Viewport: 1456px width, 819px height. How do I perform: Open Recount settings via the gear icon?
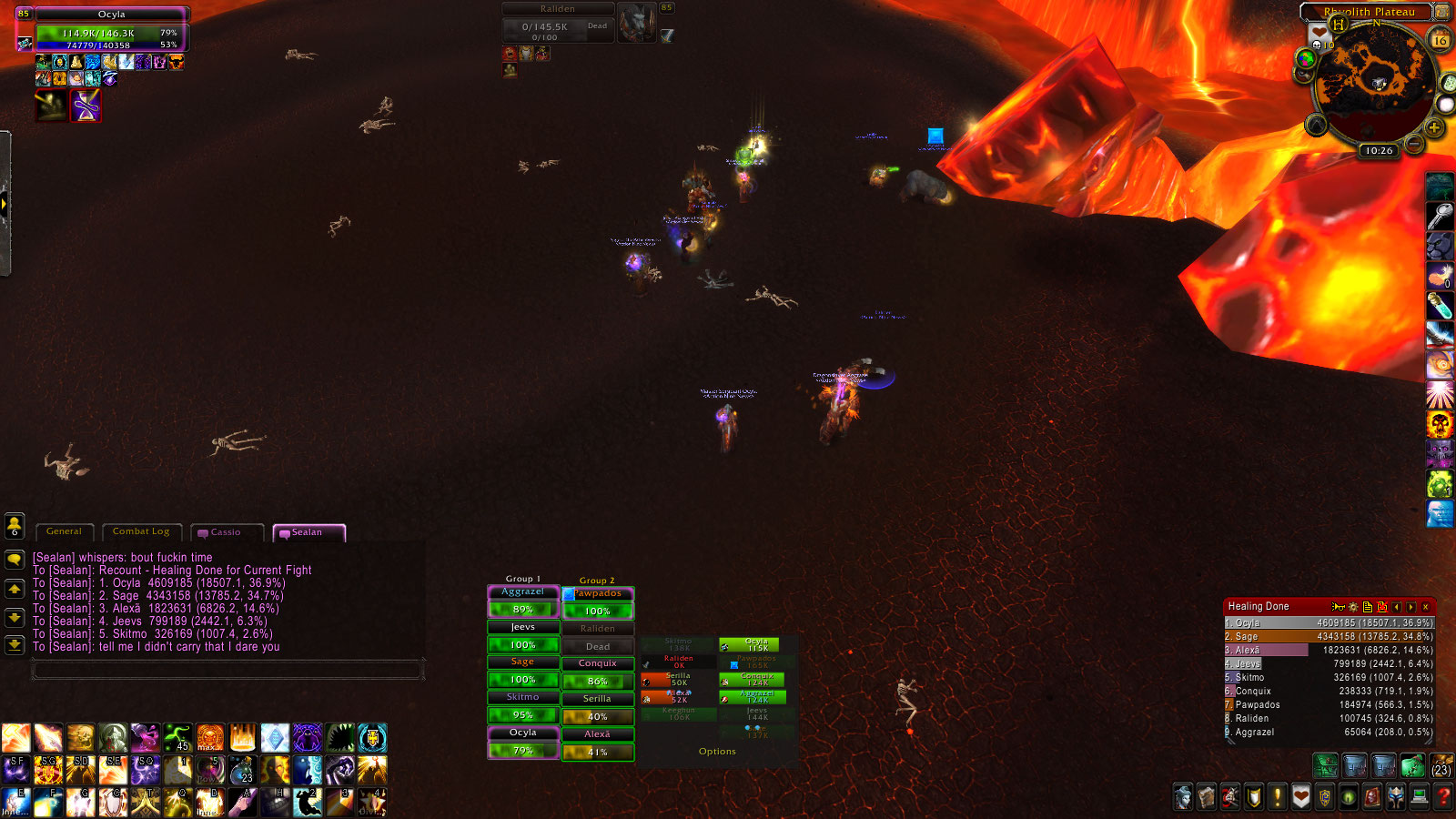1353,607
